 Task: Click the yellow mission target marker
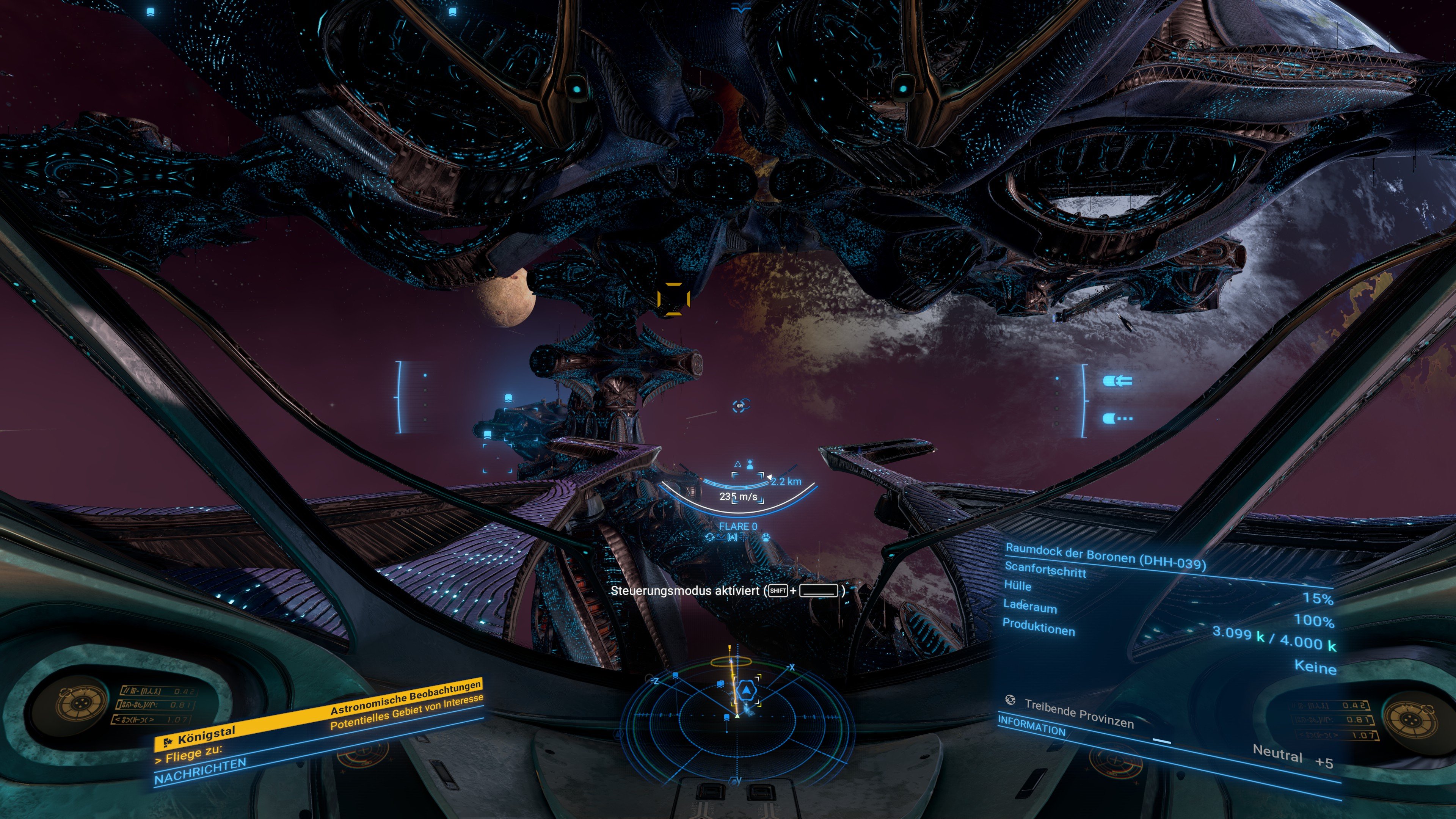coord(673,298)
